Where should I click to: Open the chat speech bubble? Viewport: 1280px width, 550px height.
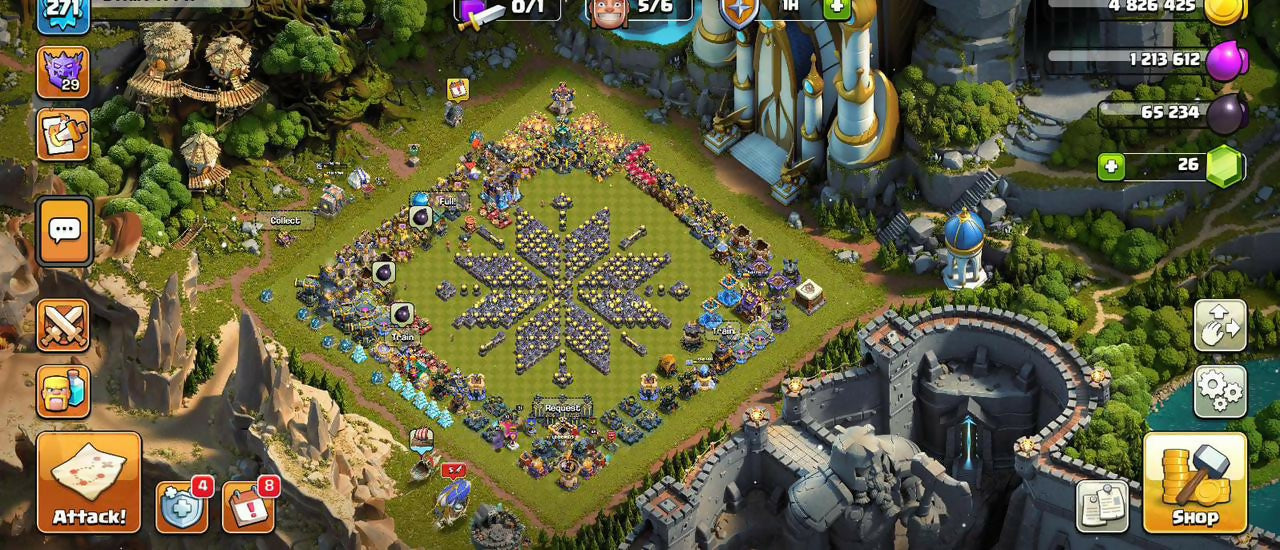click(65, 232)
